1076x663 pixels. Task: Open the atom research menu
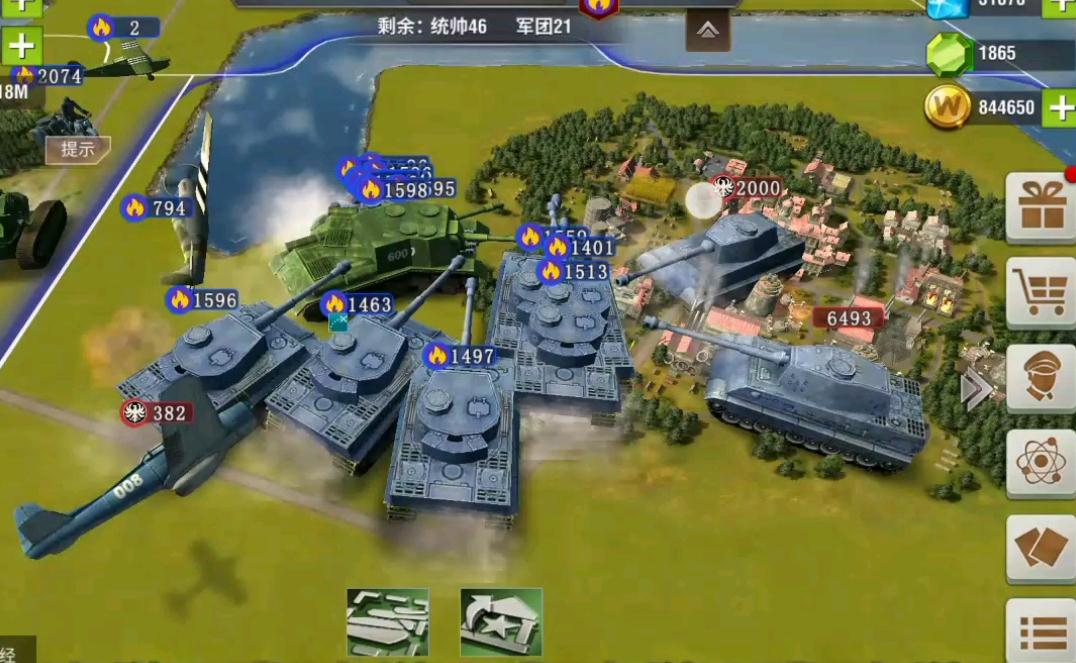pos(1039,463)
